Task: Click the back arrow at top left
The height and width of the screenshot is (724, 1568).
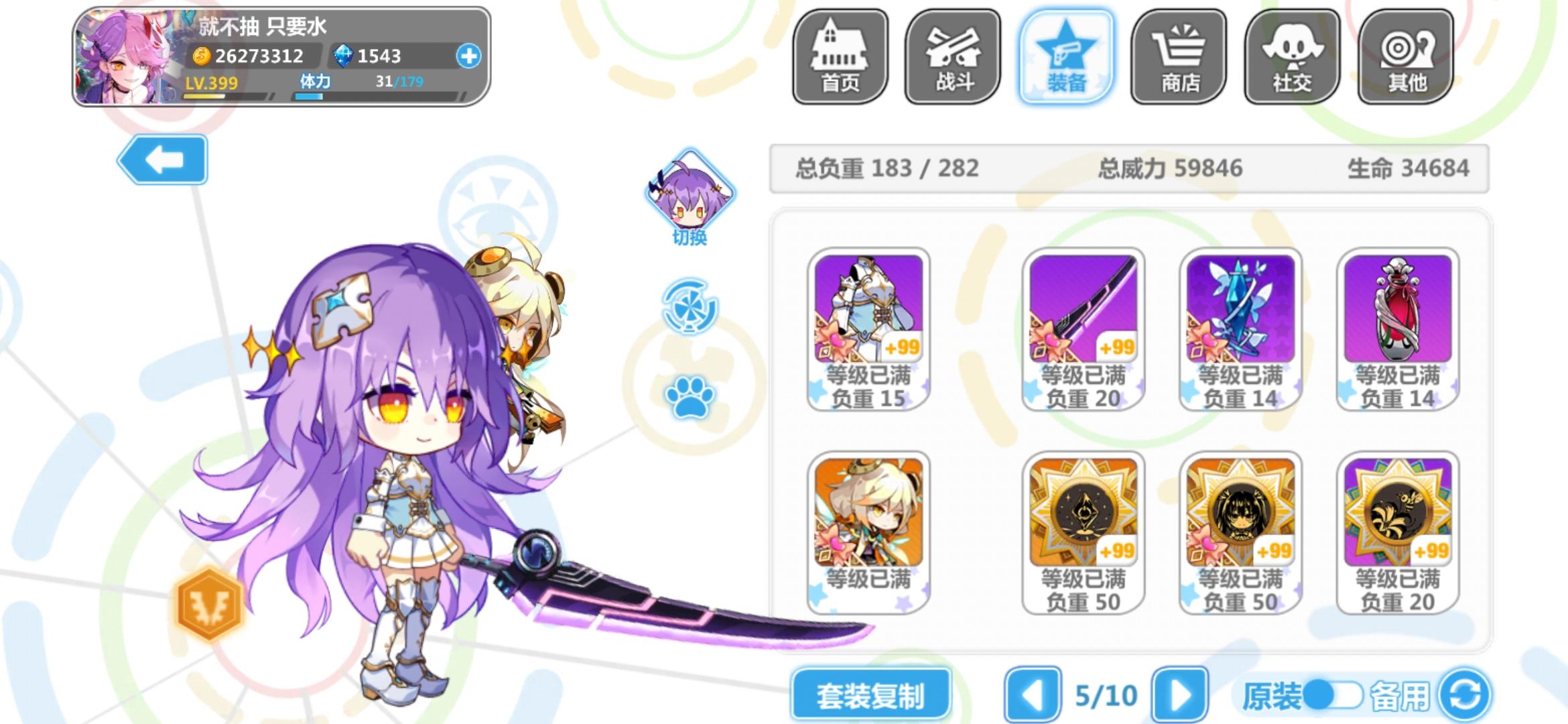Action: click(162, 160)
